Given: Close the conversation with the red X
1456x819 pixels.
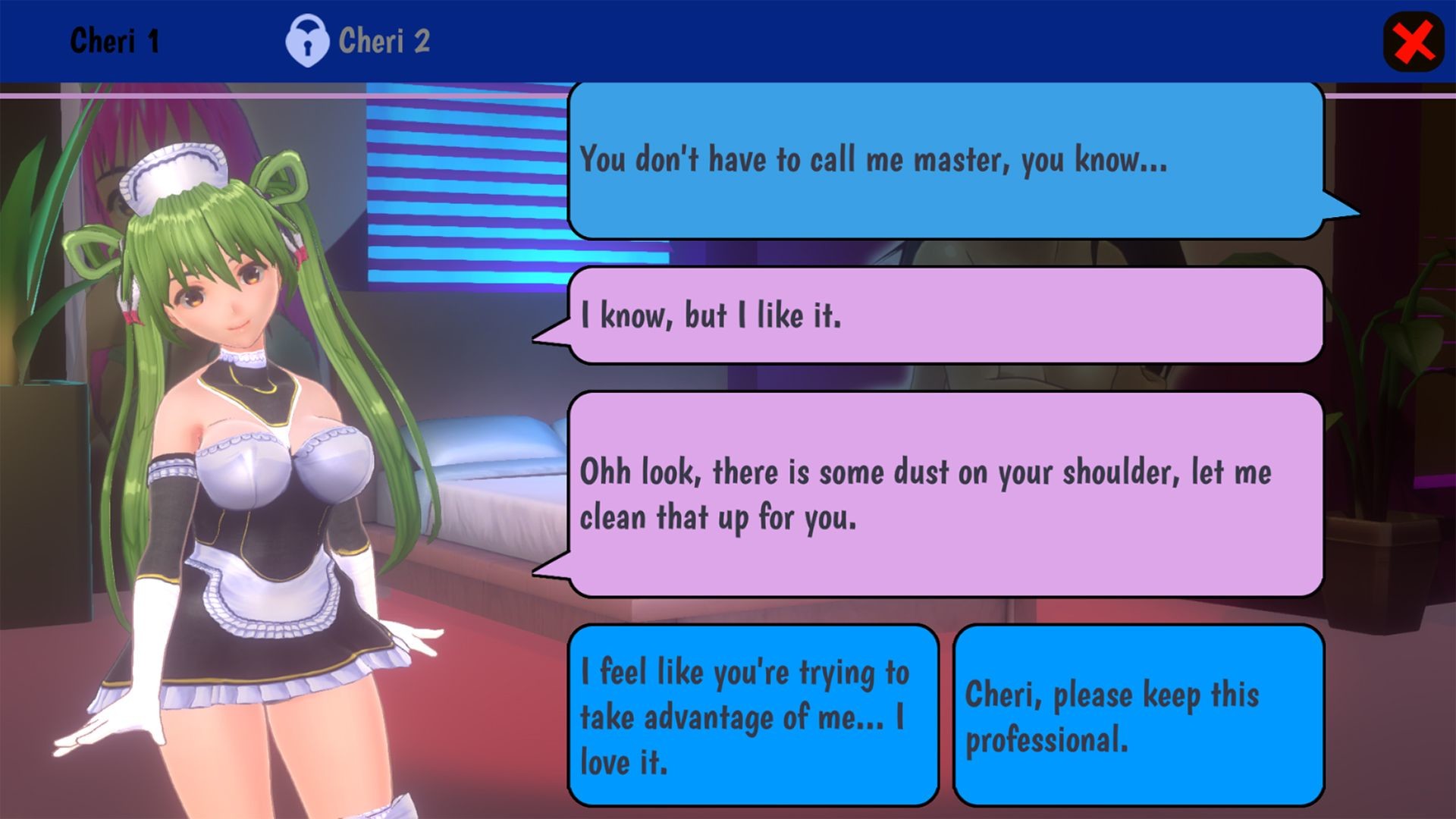Looking at the screenshot, I should [x=1414, y=42].
